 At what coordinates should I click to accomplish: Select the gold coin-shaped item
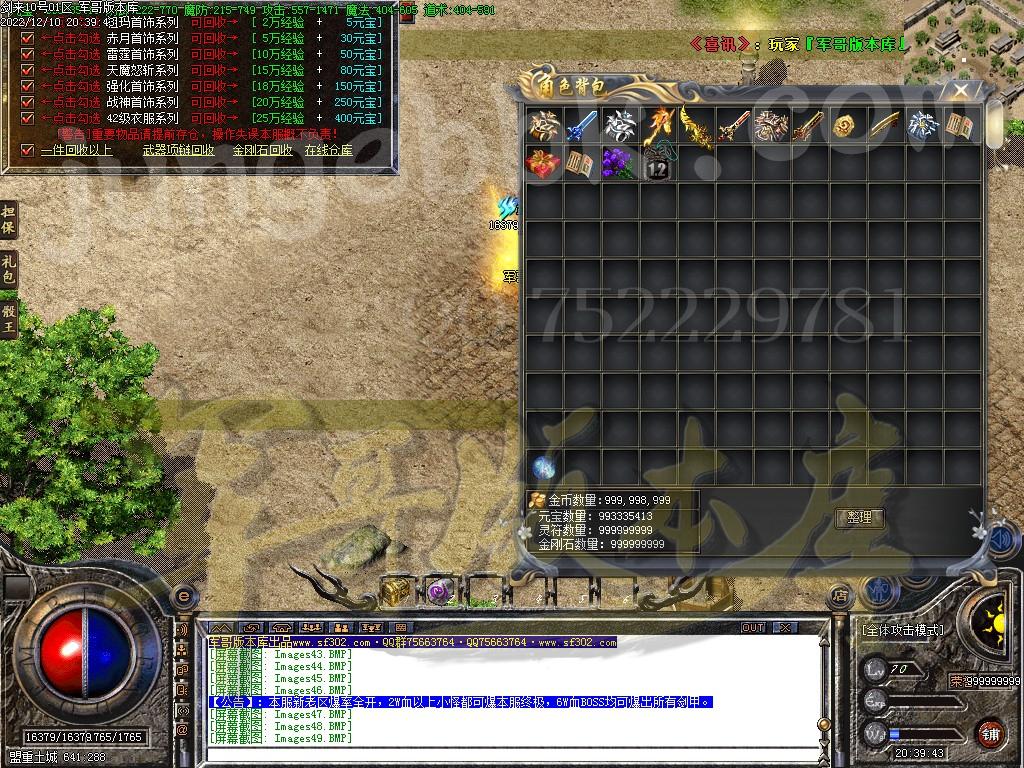tap(848, 126)
